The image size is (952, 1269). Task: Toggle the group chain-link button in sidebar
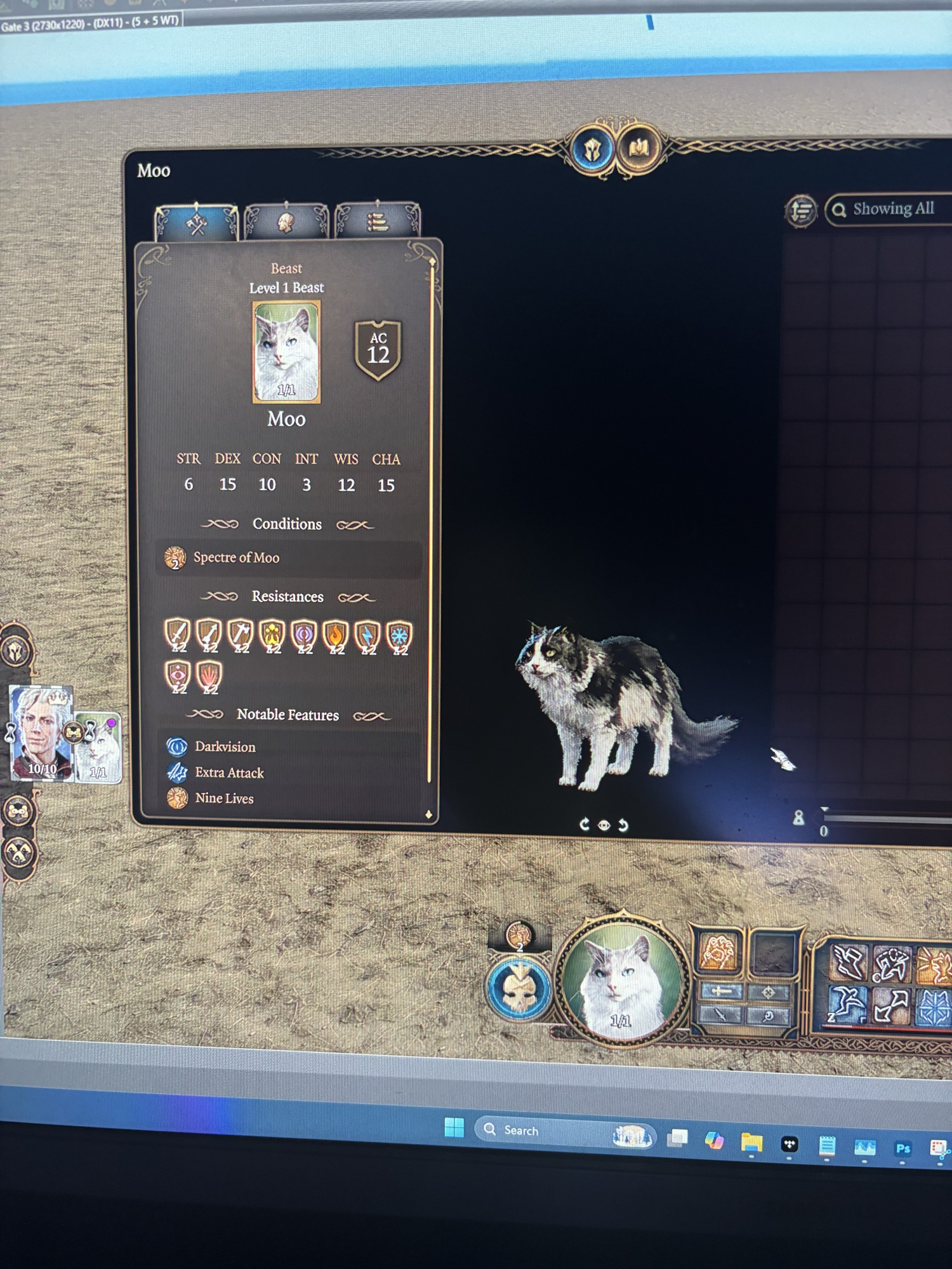coord(18,811)
